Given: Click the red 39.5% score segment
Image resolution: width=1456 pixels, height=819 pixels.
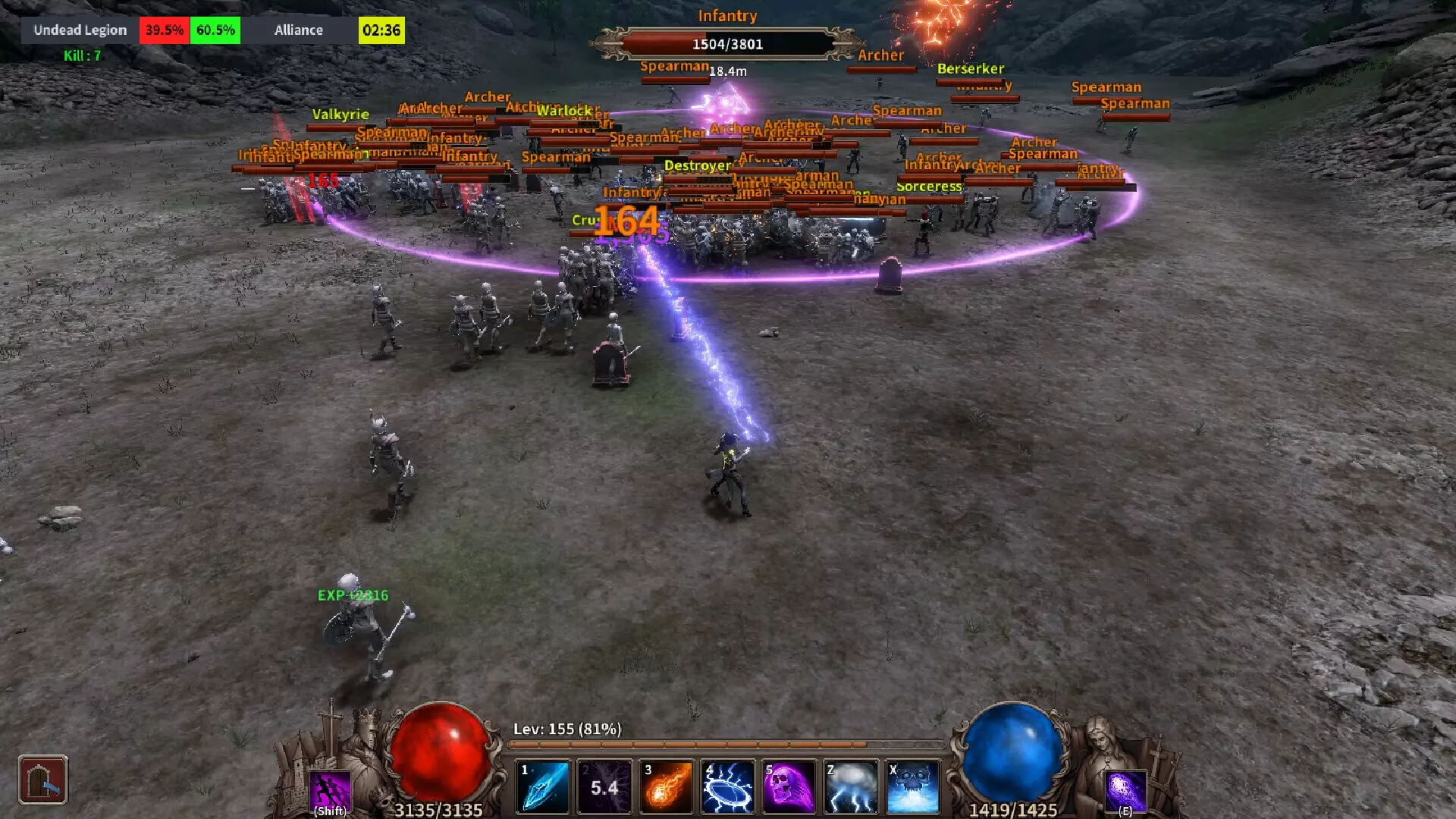Looking at the screenshot, I should click(x=164, y=30).
